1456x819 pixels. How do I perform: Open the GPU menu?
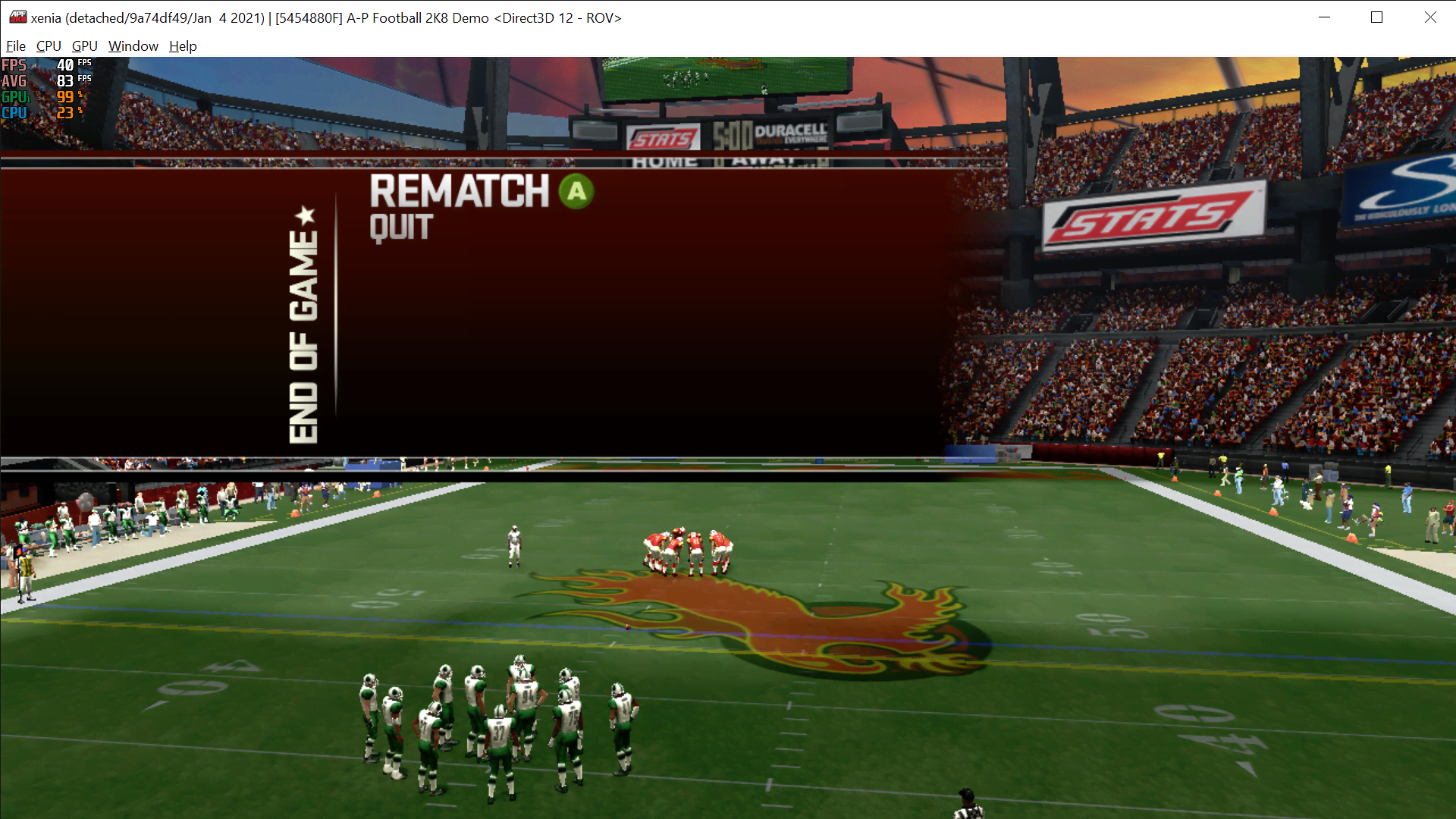coord(83,46)
